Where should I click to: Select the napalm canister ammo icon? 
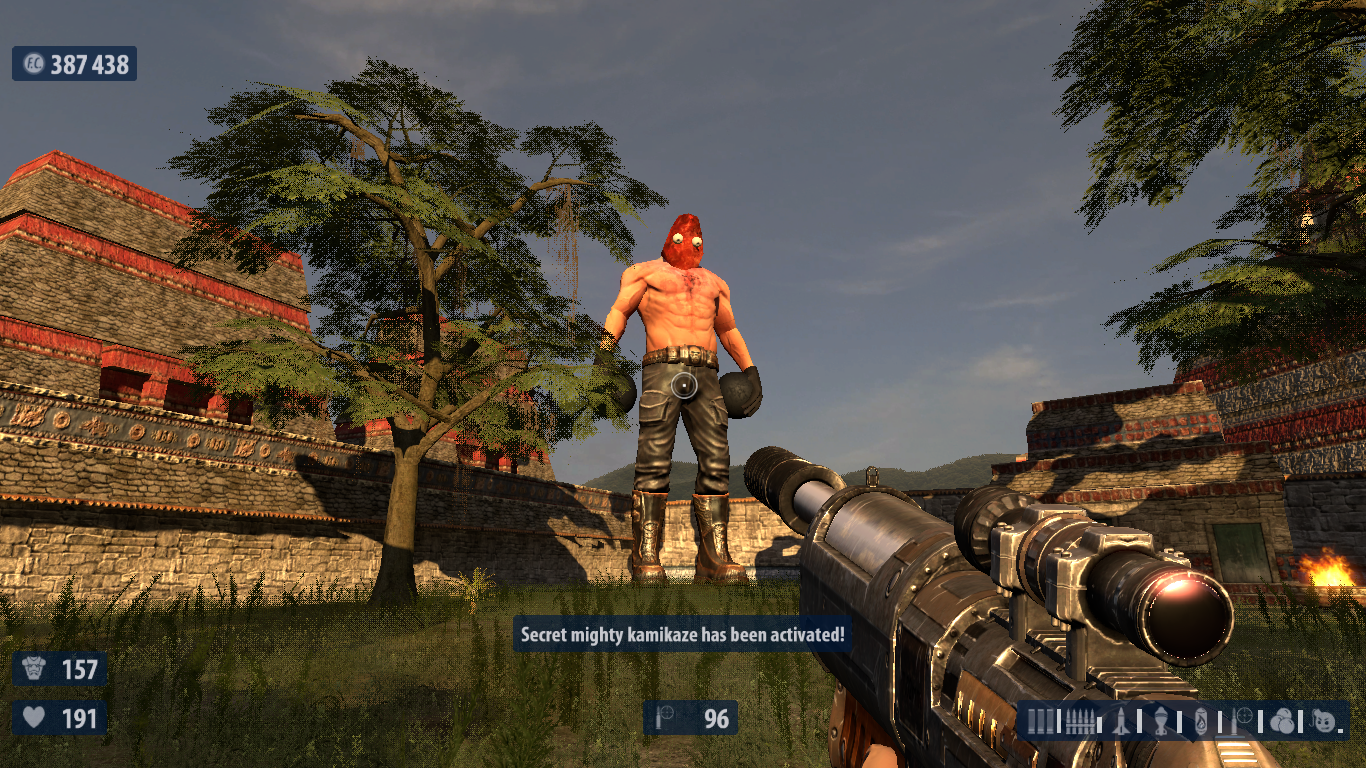(x=1201, y=721)
